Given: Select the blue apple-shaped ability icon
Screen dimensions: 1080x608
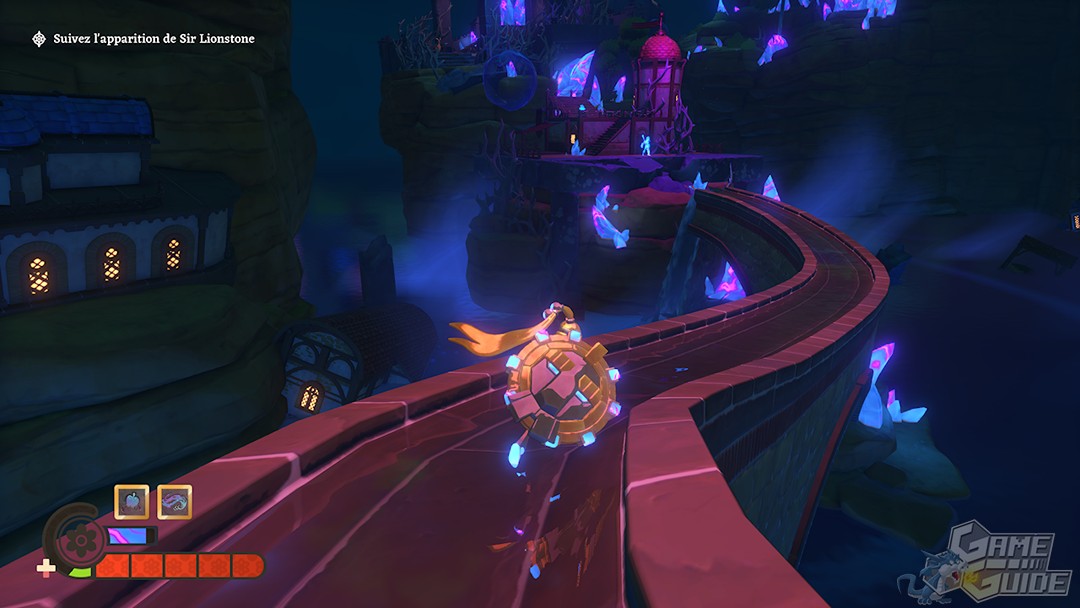Looking at the screenshot, I should [x=132, y=502].
